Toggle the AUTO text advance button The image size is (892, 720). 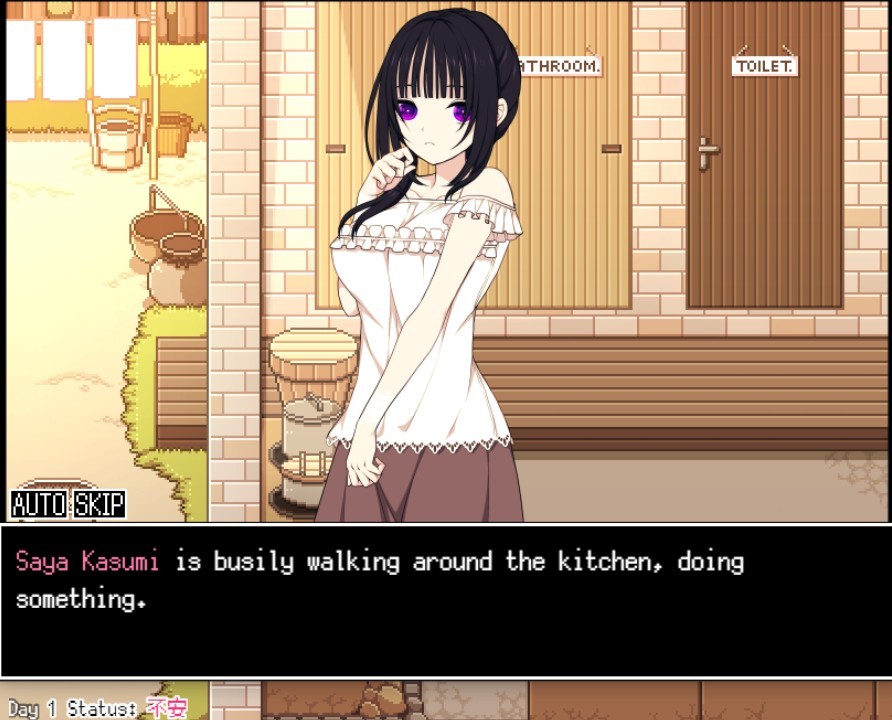pos(39,504)
